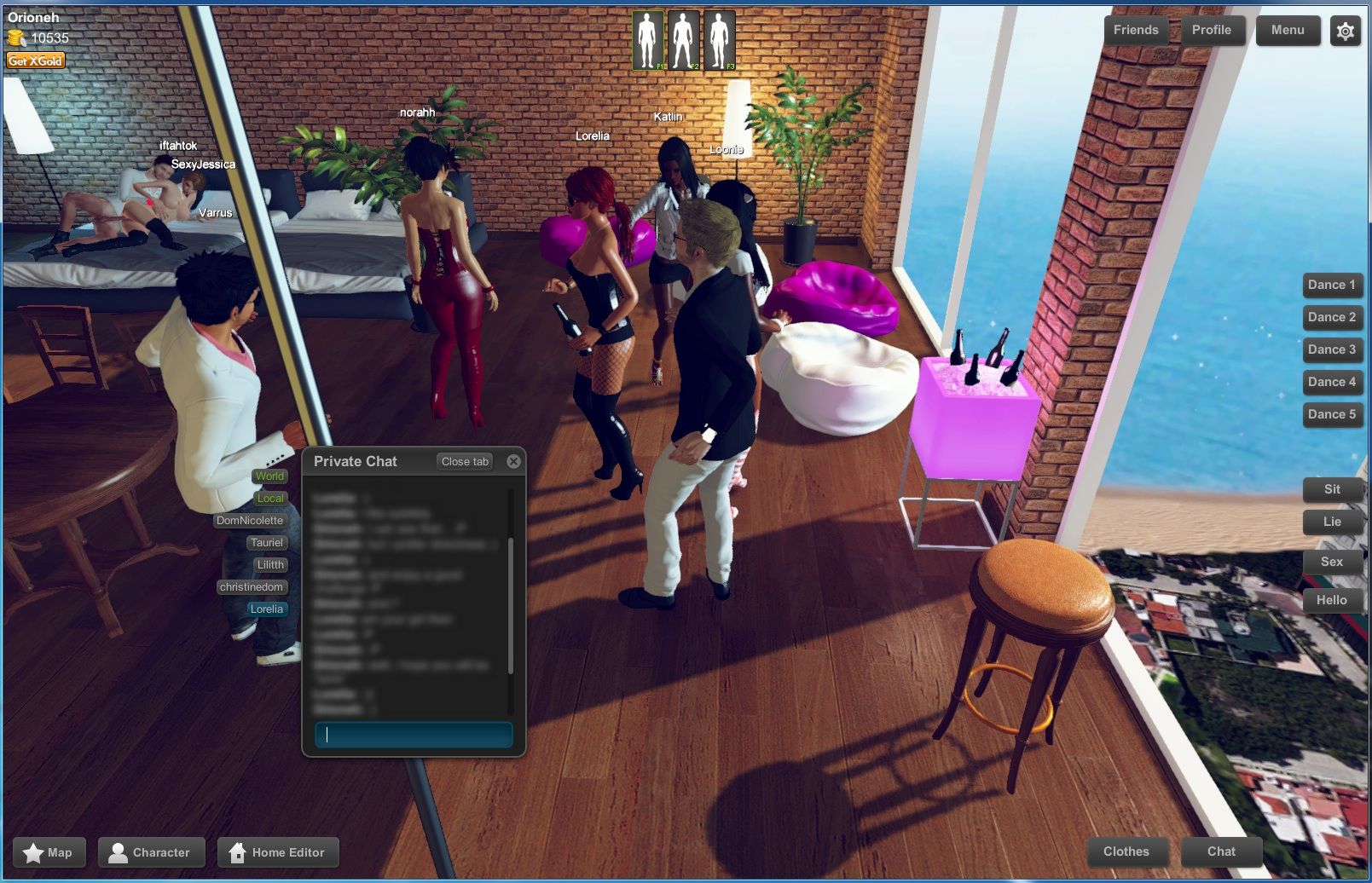Switch to the Local chat channel
The height and width of the screenshot is (883, 1372).
[270, 498]
